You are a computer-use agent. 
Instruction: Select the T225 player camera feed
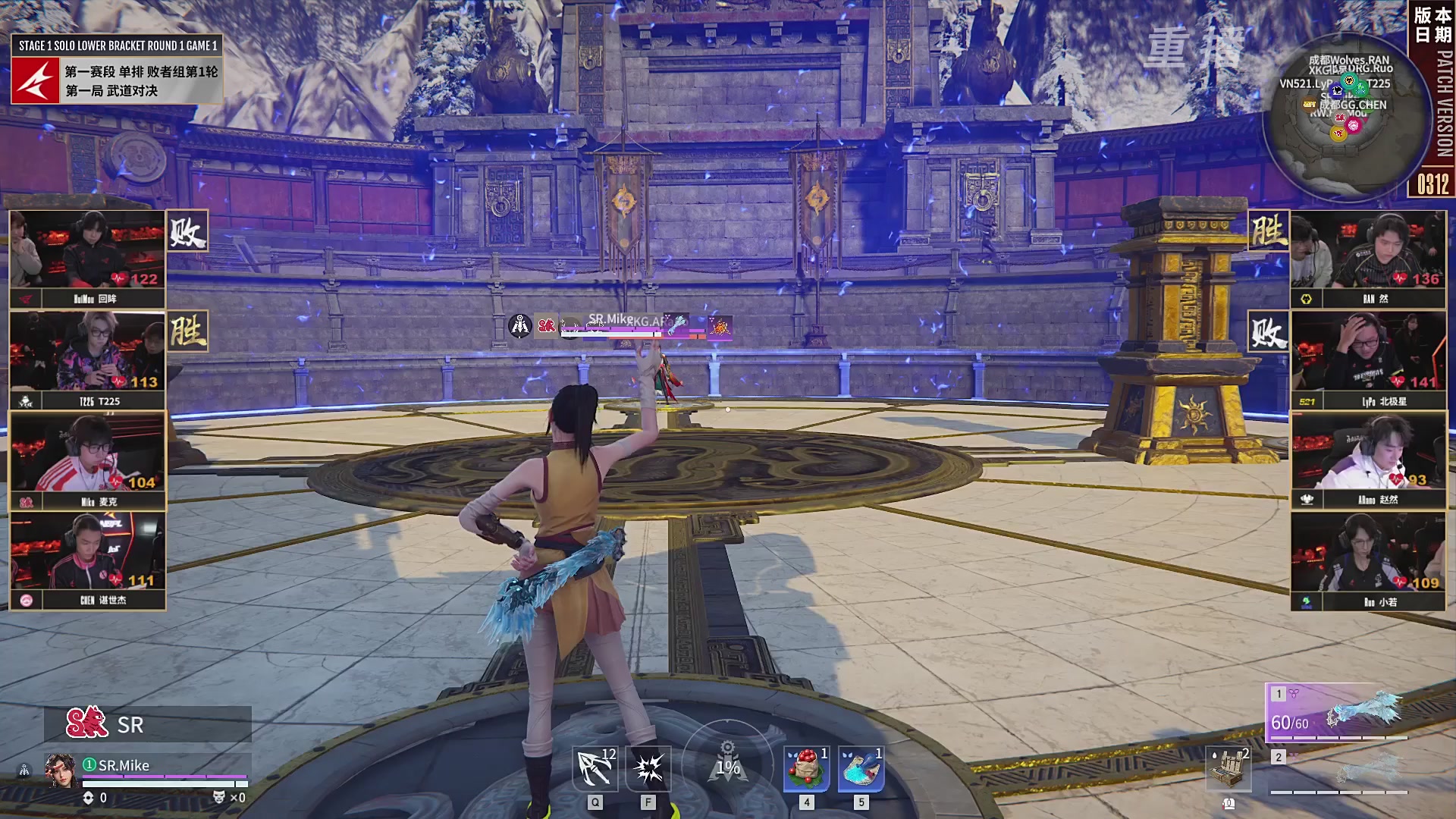pyautogui.click(x=88, y=353)
